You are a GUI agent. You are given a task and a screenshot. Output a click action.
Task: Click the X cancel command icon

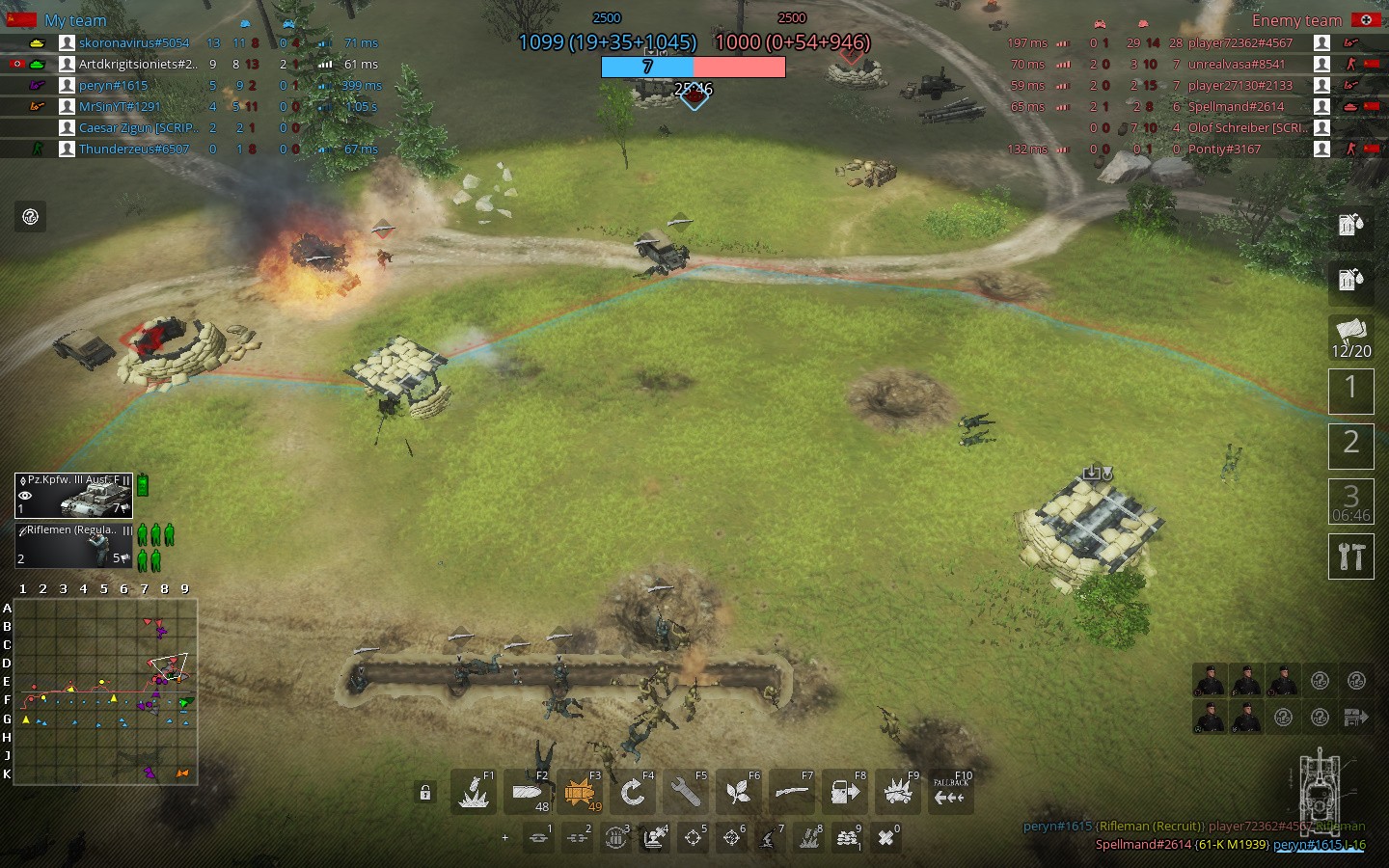click(885, 838)
